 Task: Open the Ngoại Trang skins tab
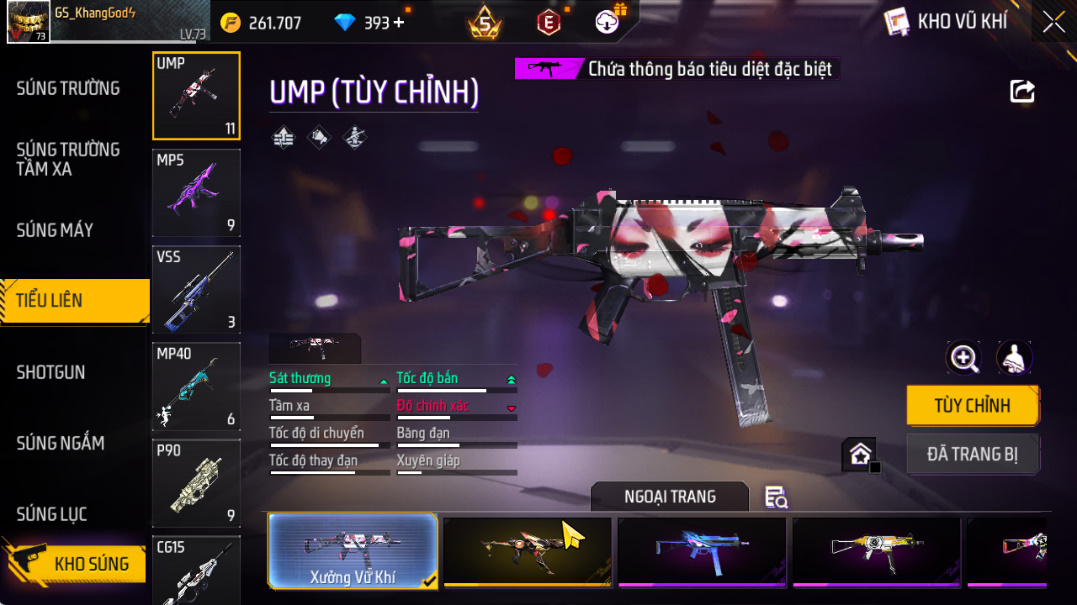(x=670, y=496)
